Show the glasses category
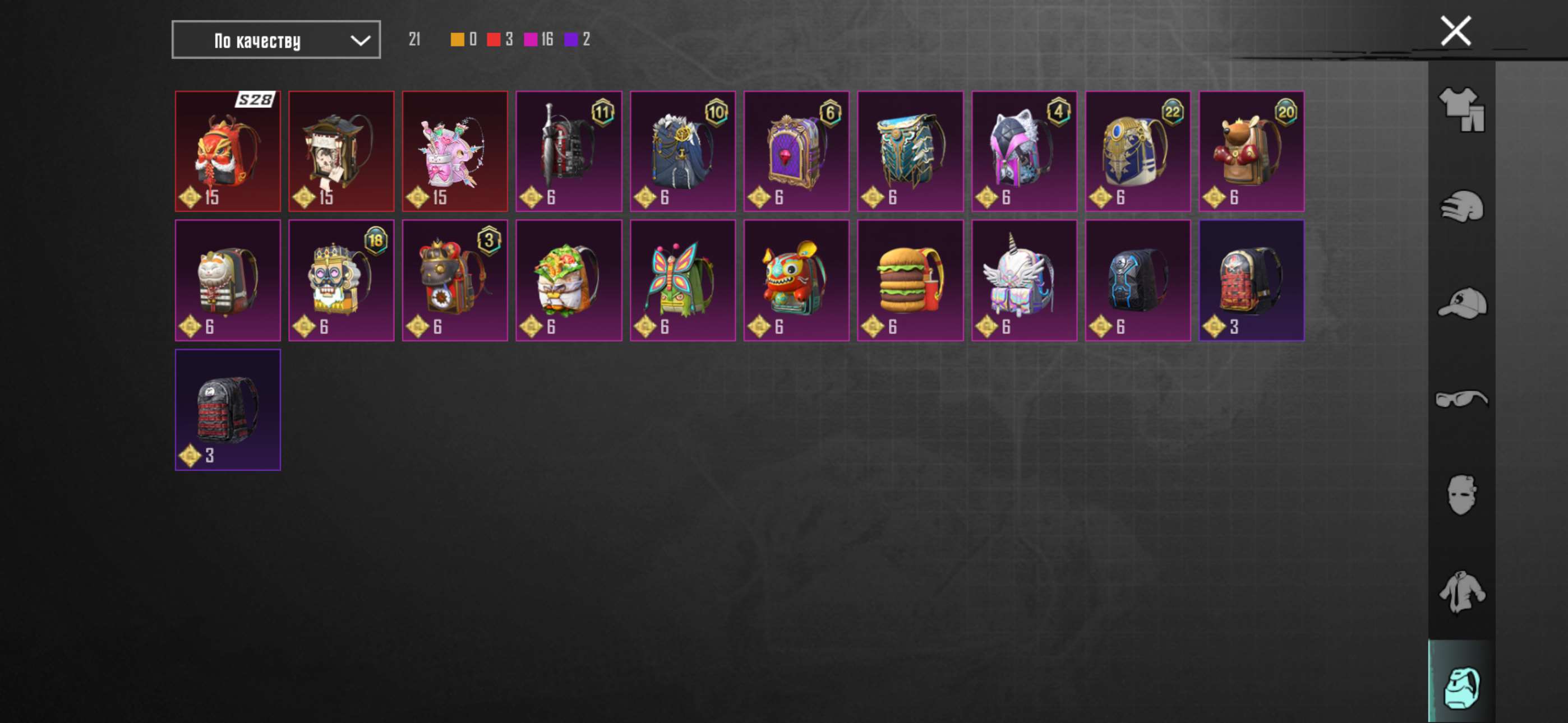1568x723 pixels. (x=1461, y=398)
